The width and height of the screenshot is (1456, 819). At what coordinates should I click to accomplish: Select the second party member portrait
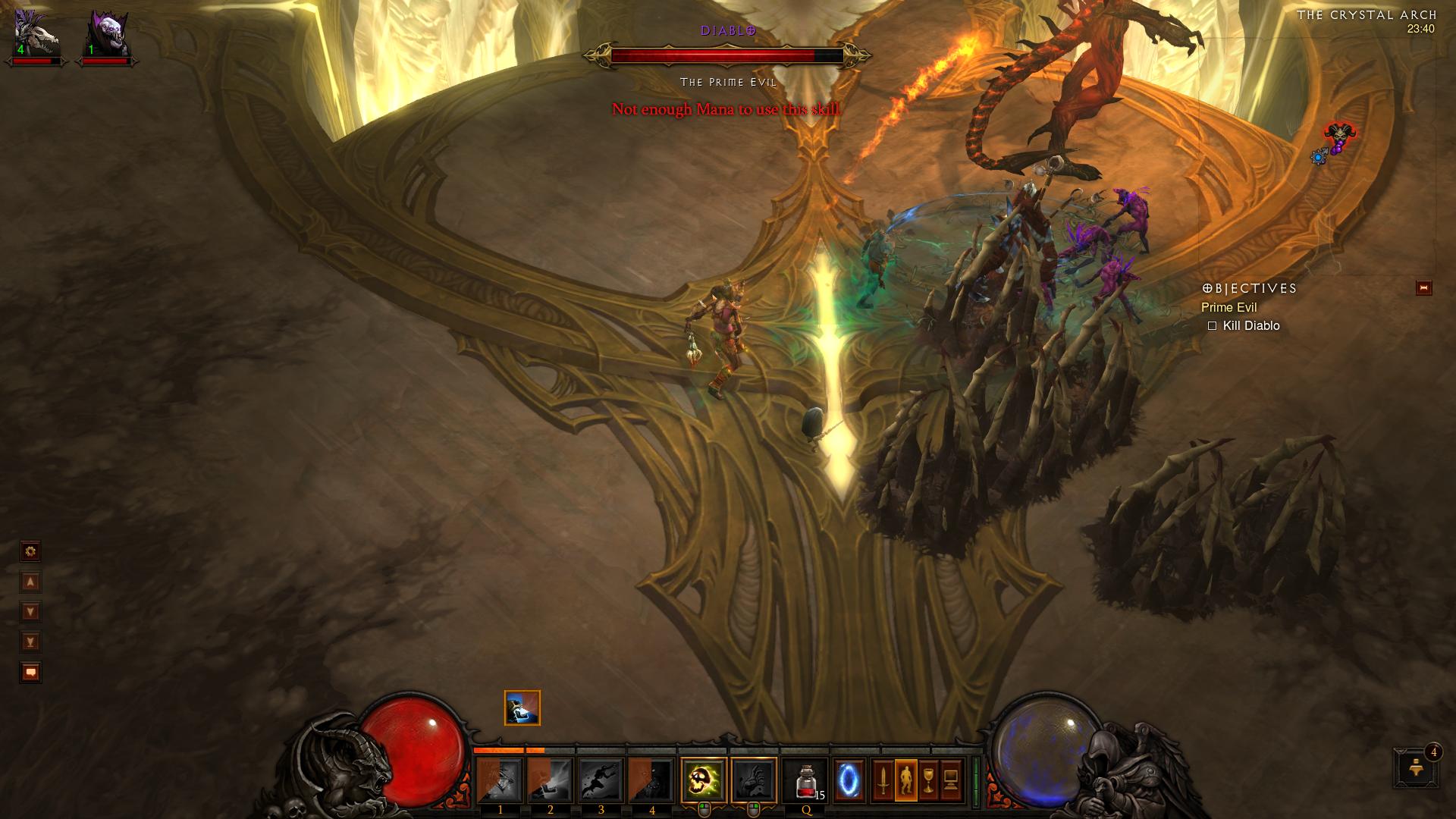[x=105, y=34]
